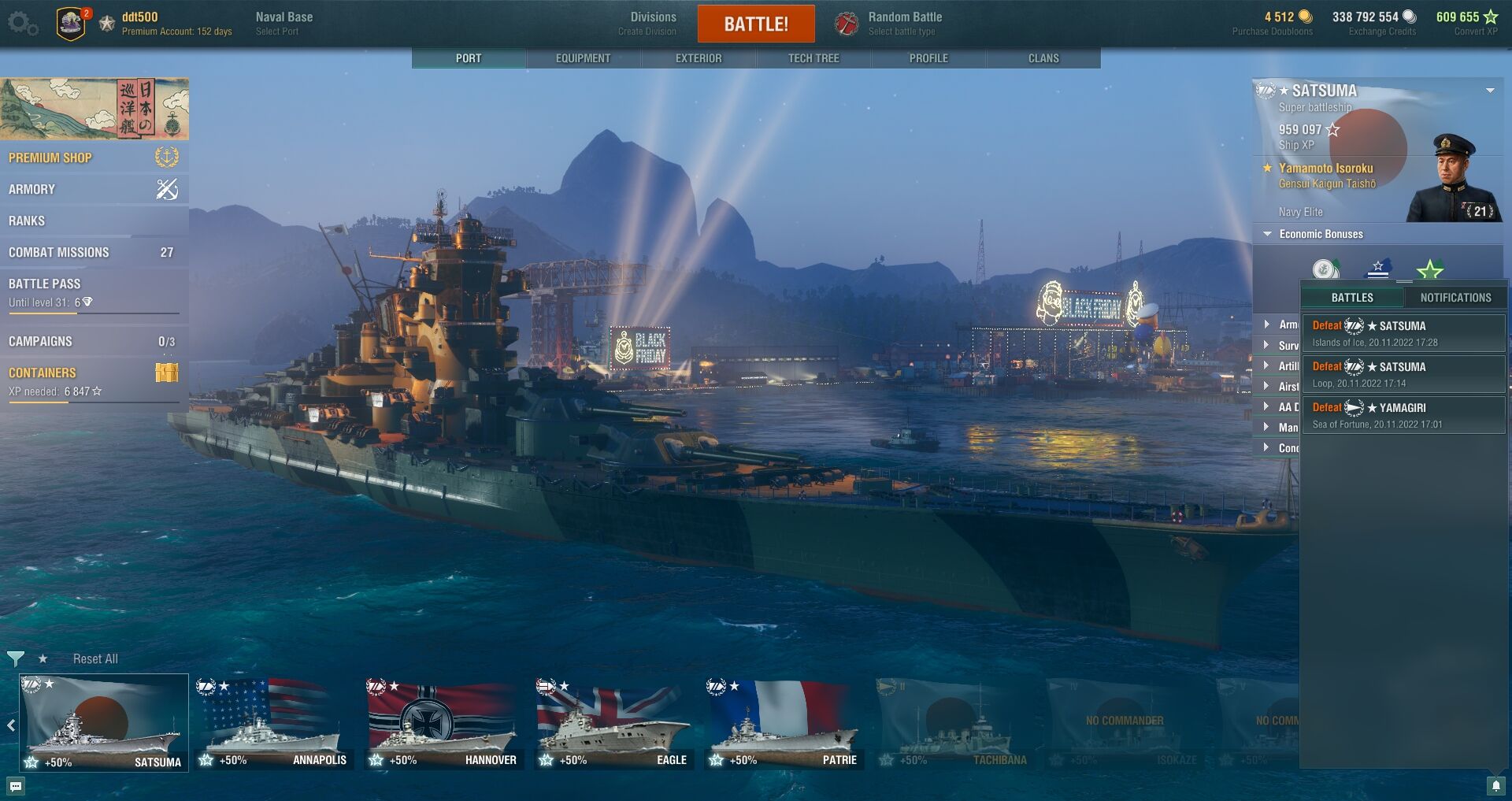The image size is (1512, 801).
Task: Select the Annapolis ship in carousel
Action: [x=273, y=725]
